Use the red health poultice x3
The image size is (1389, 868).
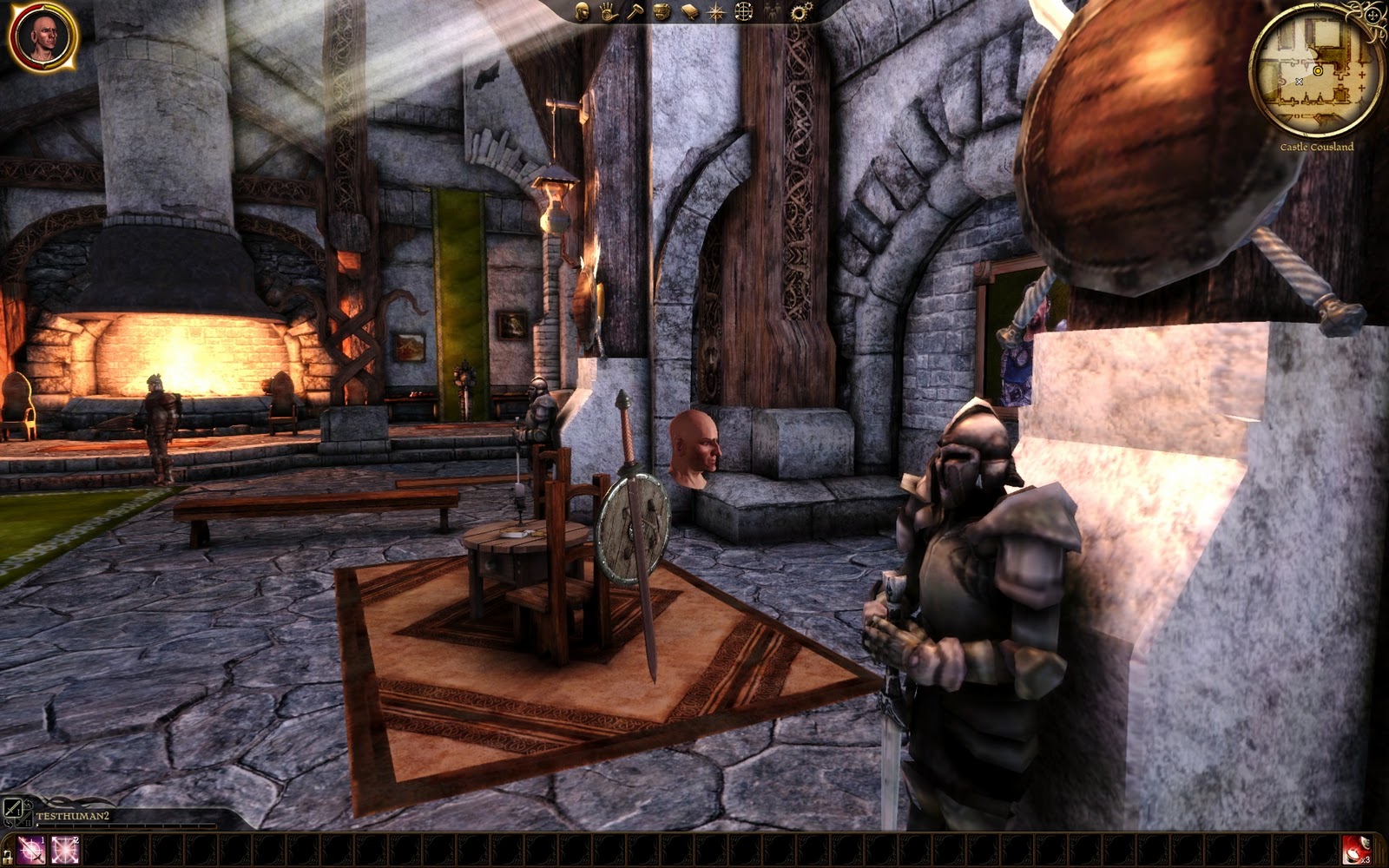(x=1355, y=850)
